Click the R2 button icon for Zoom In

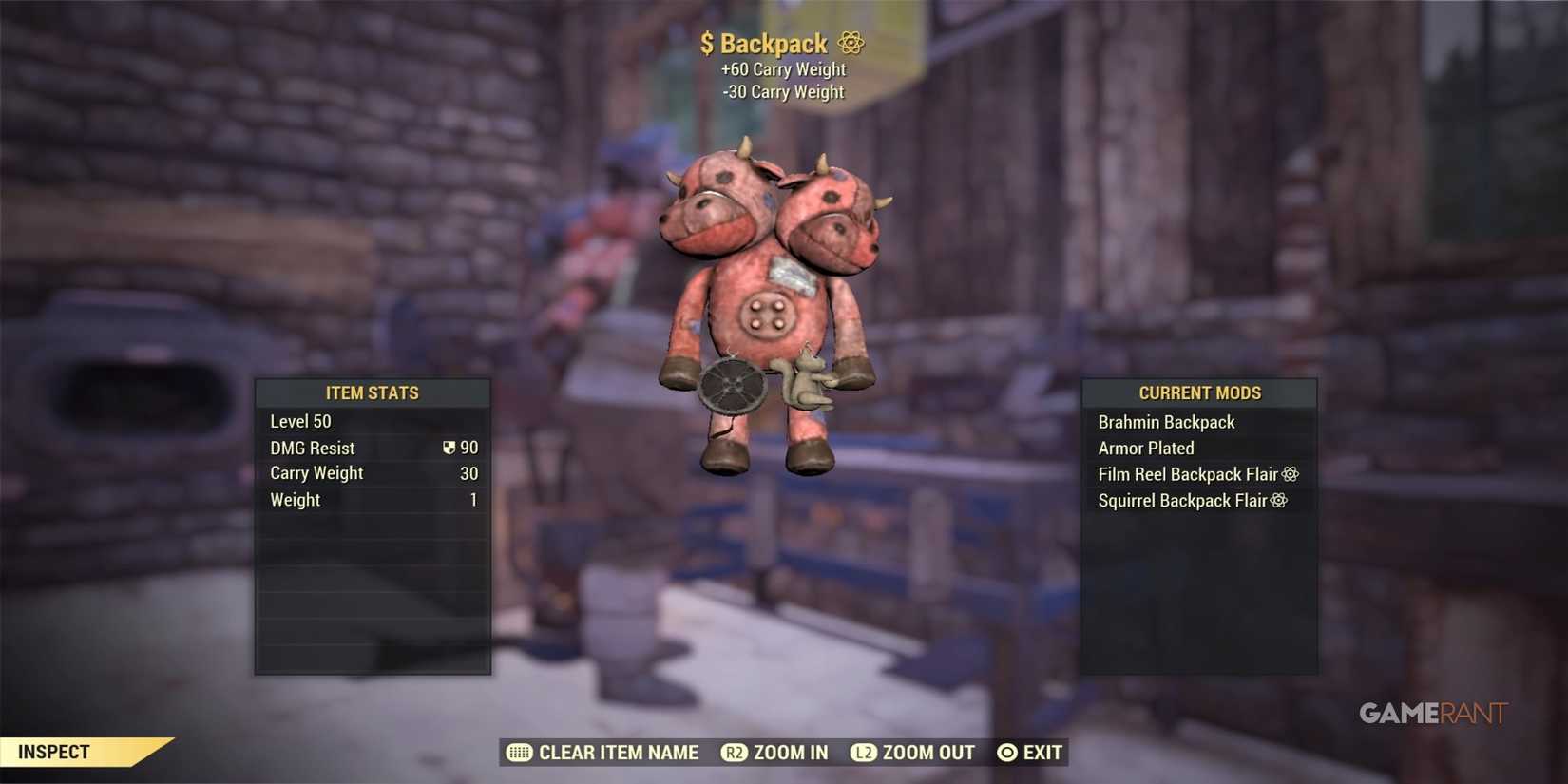(x=734, y=752)
